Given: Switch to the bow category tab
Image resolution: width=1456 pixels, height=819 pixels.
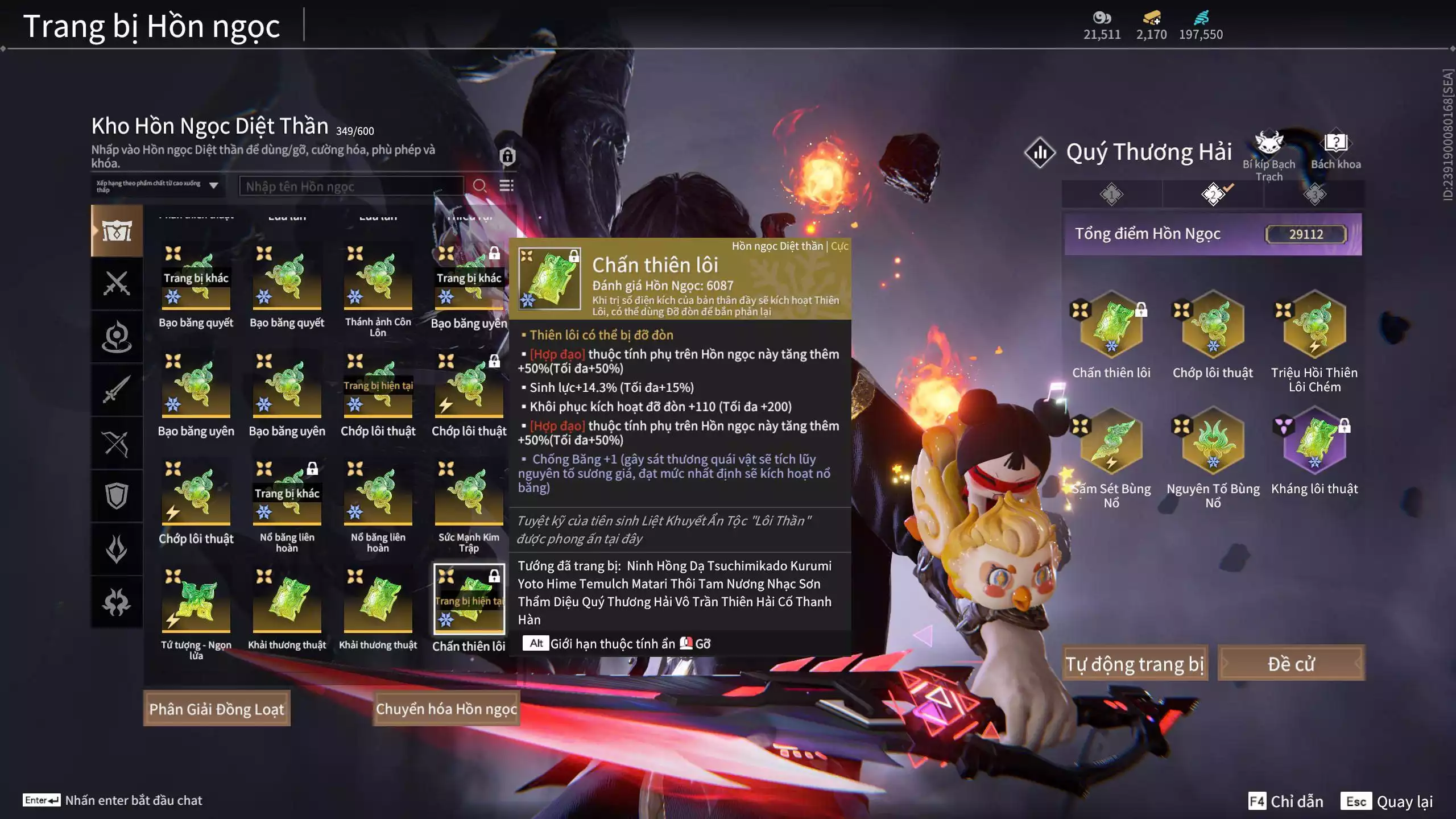Looking at the screenshot, I should pyautogui.click(x=117, y=444).
